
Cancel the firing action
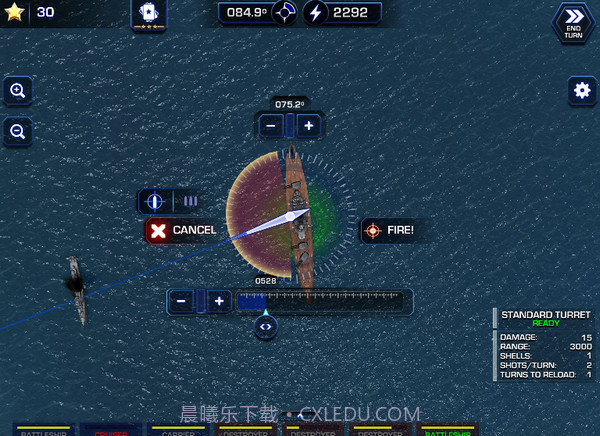coord(182,230)
